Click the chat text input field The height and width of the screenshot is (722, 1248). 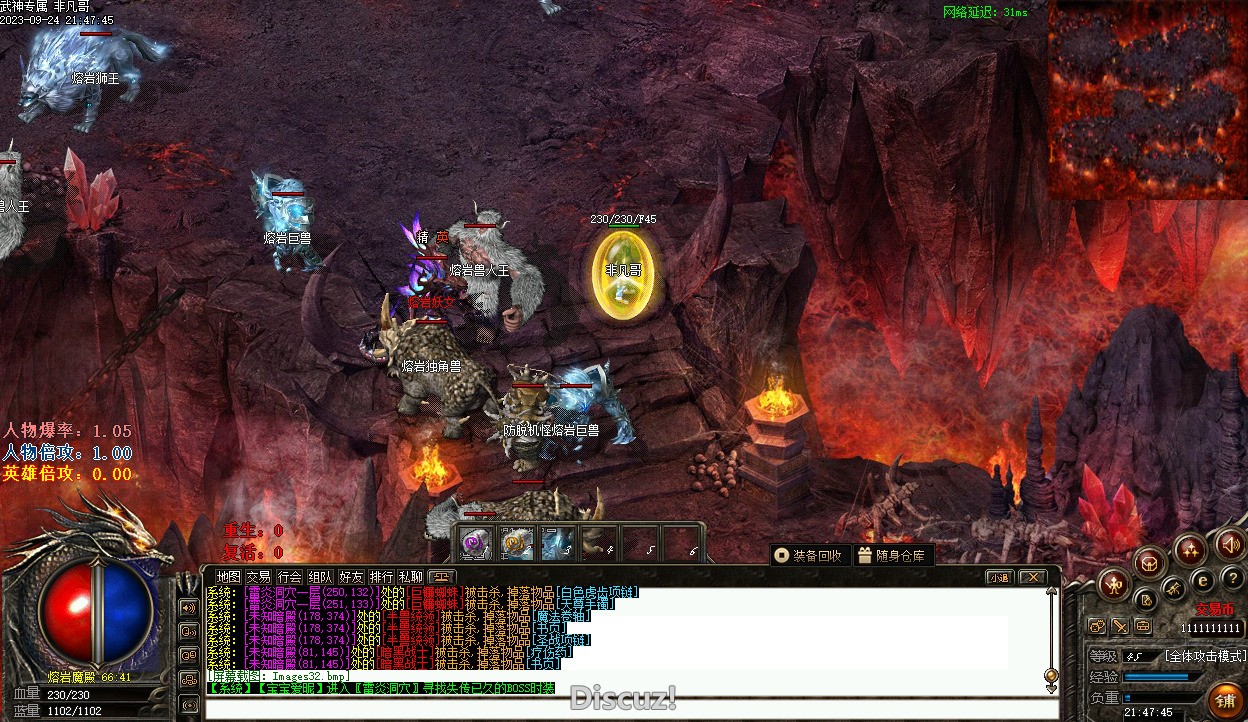[630, 709]
